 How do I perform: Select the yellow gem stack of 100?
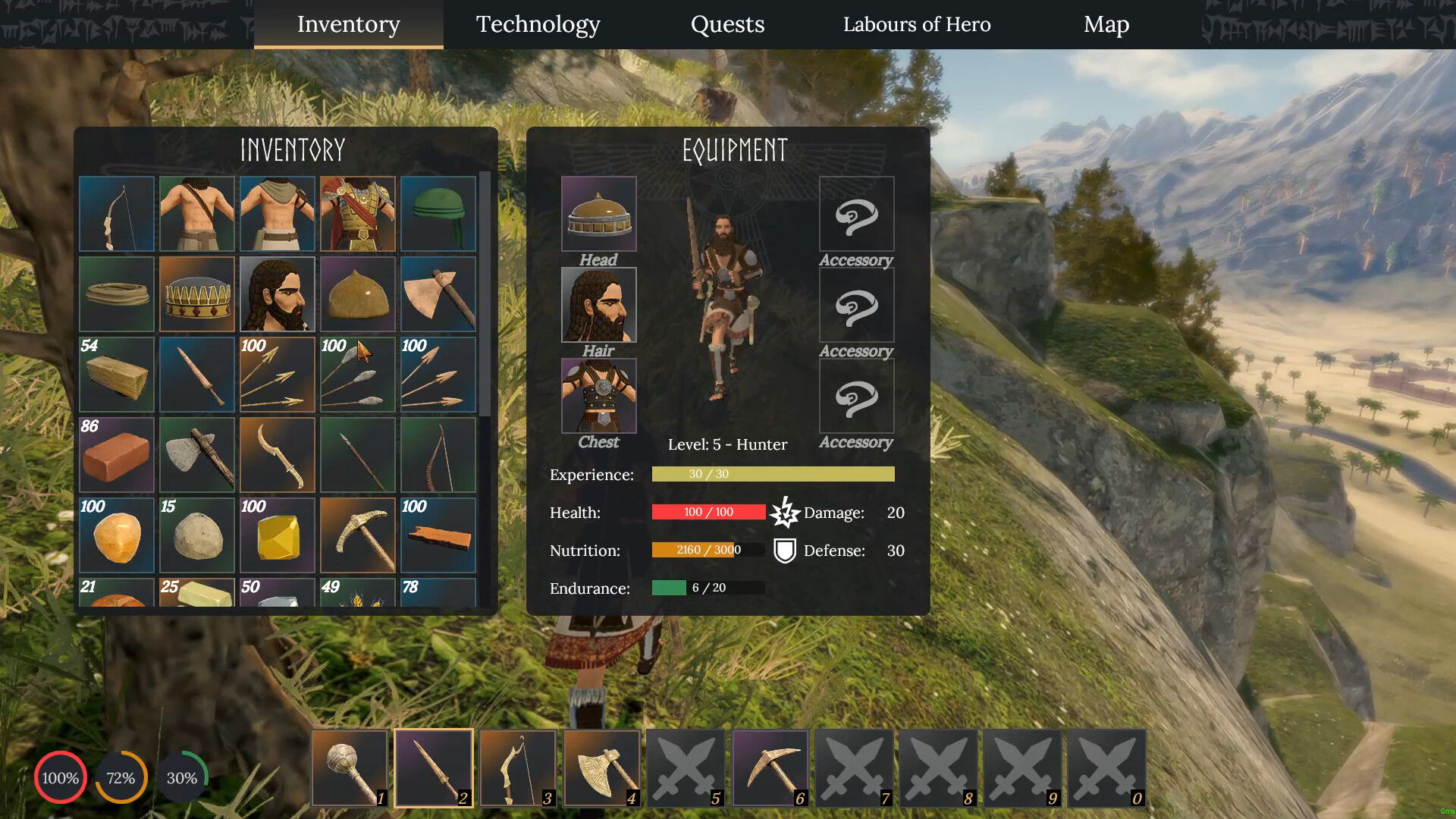[x=277, y=535]
